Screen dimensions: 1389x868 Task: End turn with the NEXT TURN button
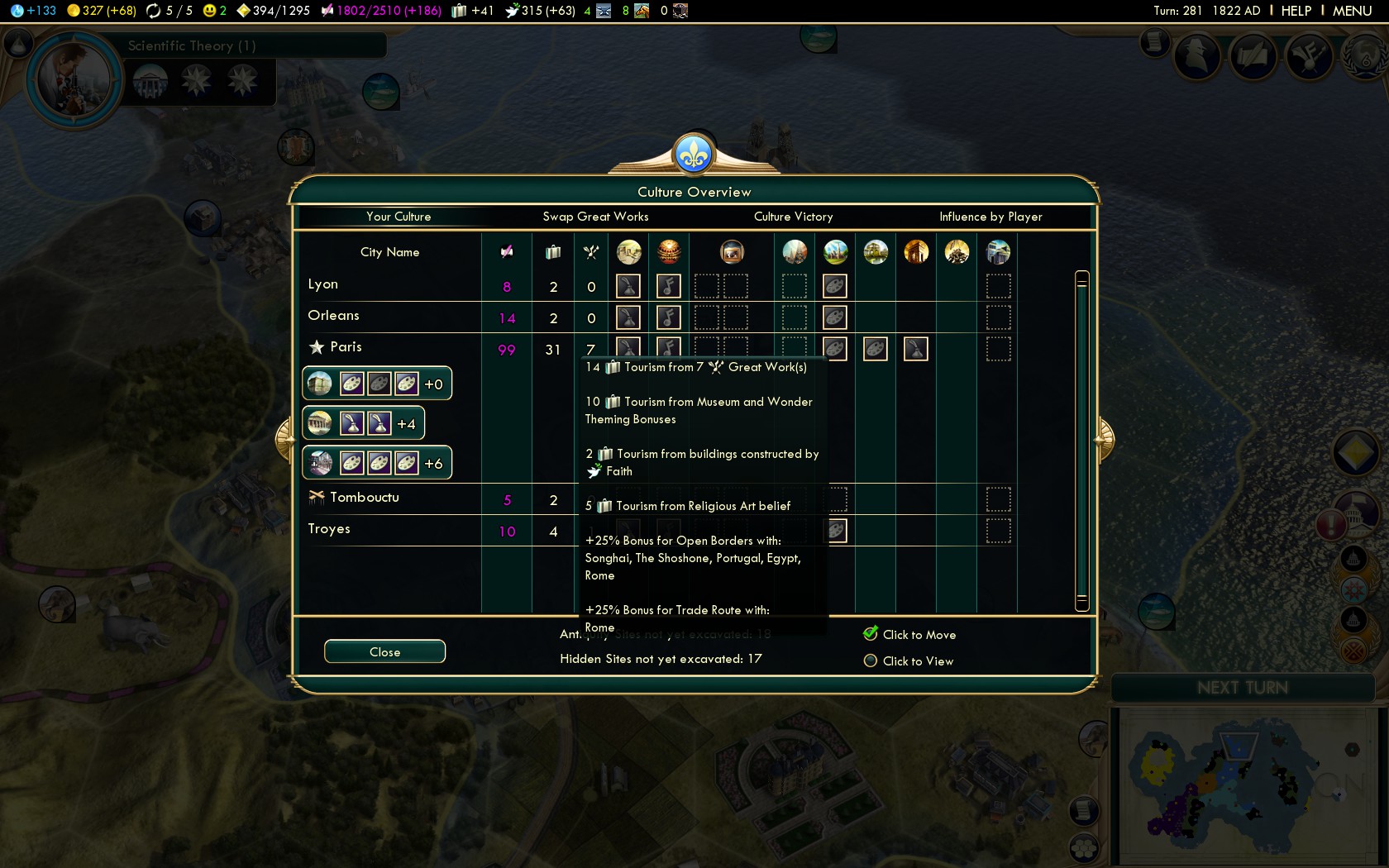pos(1242,688)
